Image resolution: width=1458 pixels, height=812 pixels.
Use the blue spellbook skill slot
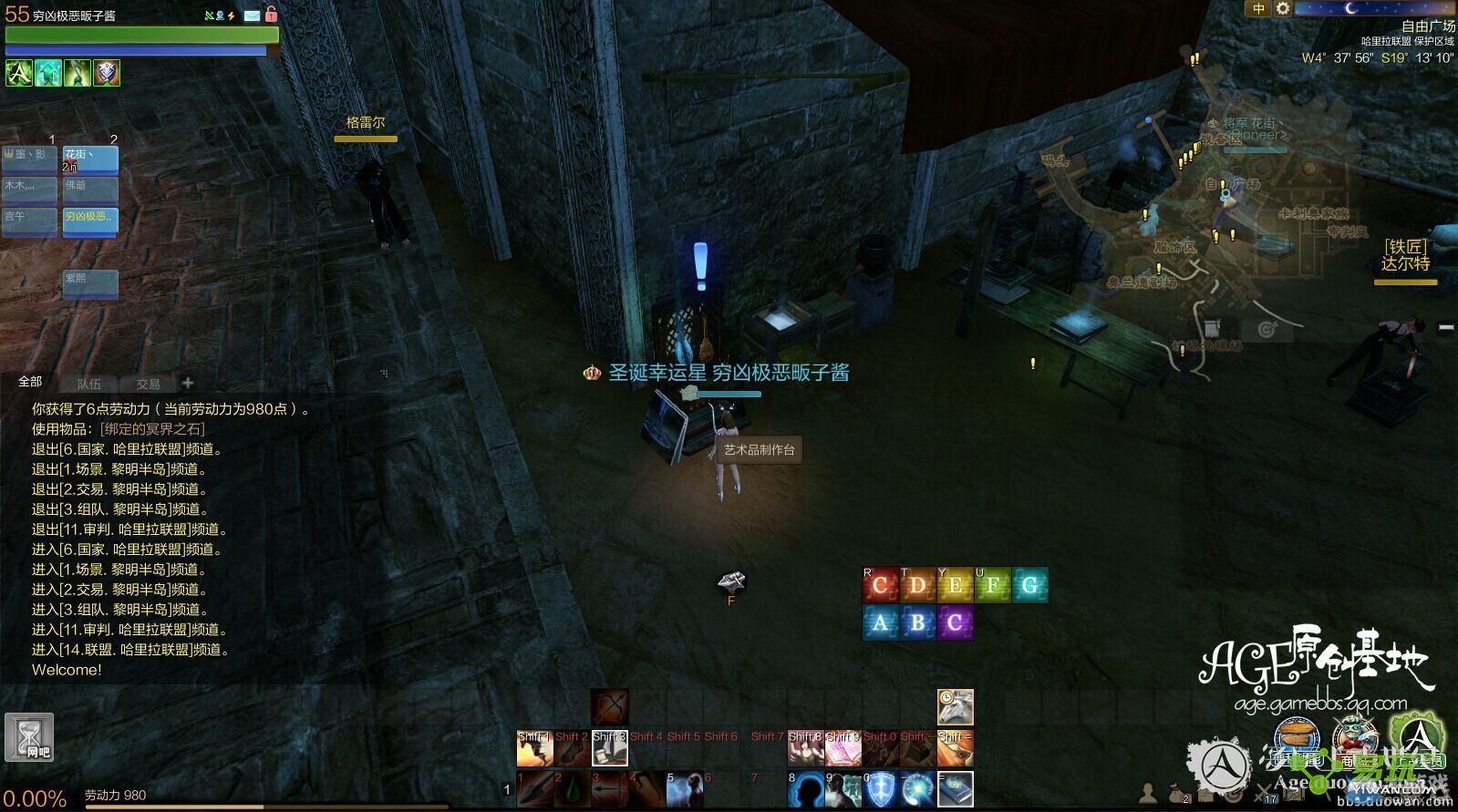click(955, 789)
